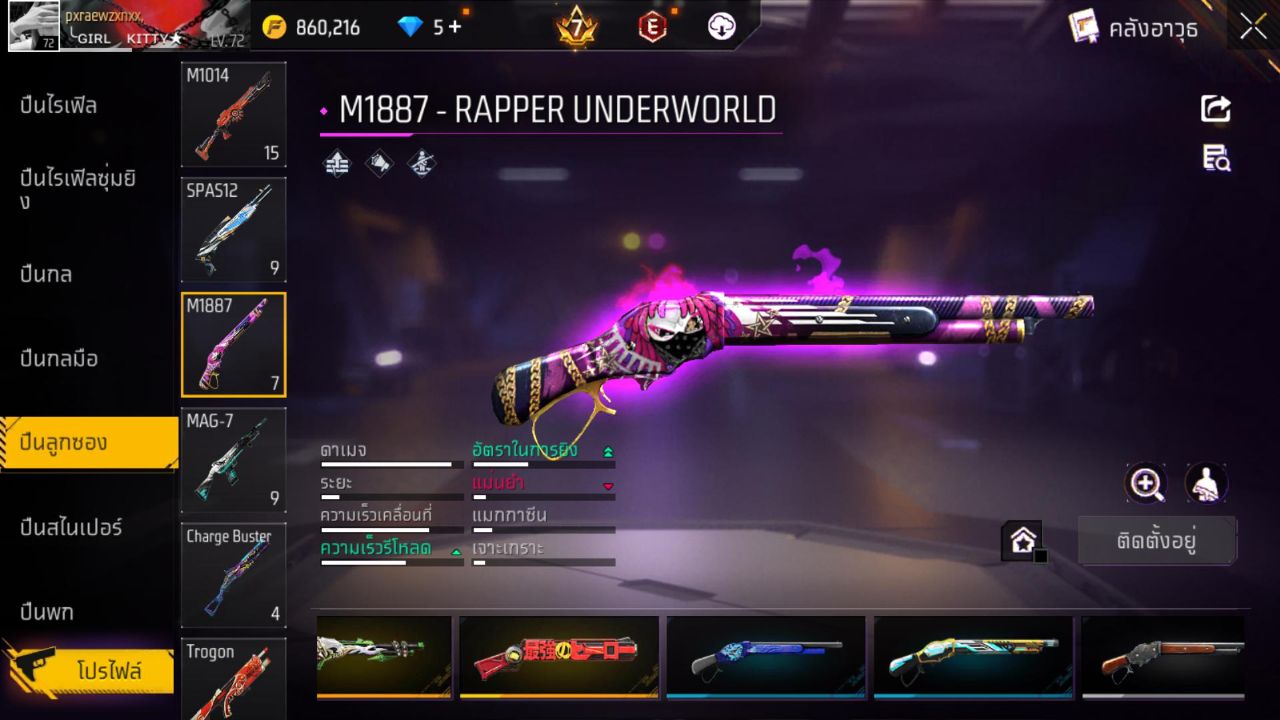Click the skin preview magnifier icon
1280x720 pixels.
point(1146,484)
